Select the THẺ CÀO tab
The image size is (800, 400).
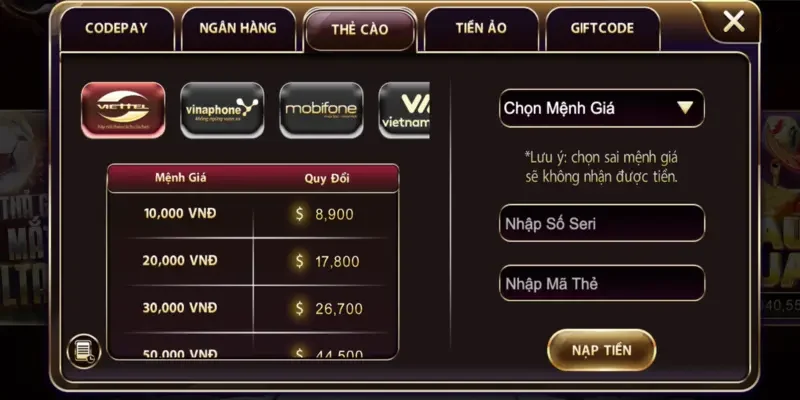tap(360, 29)
